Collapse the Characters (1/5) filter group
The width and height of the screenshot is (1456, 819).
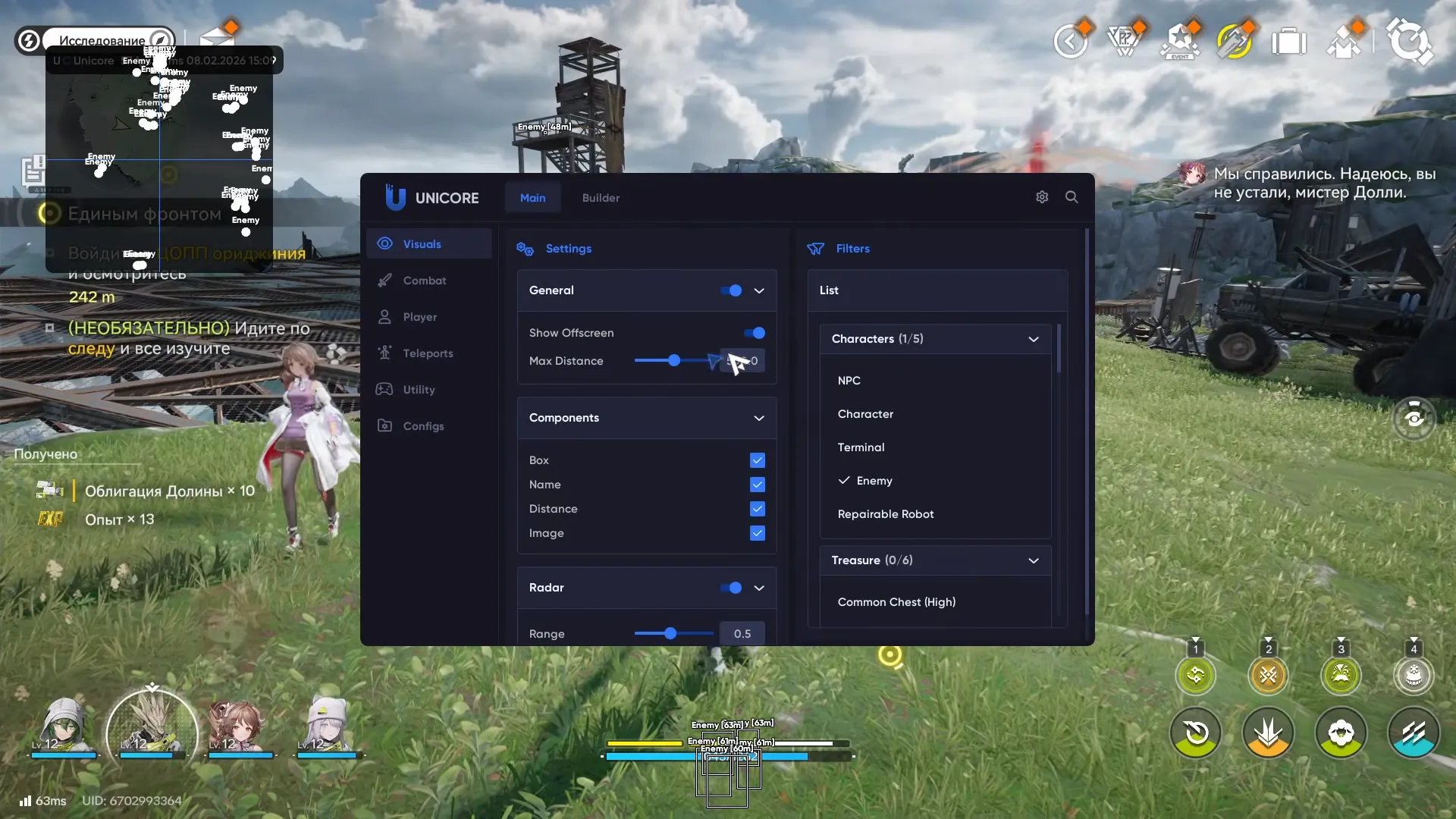tap(1033, 339)
